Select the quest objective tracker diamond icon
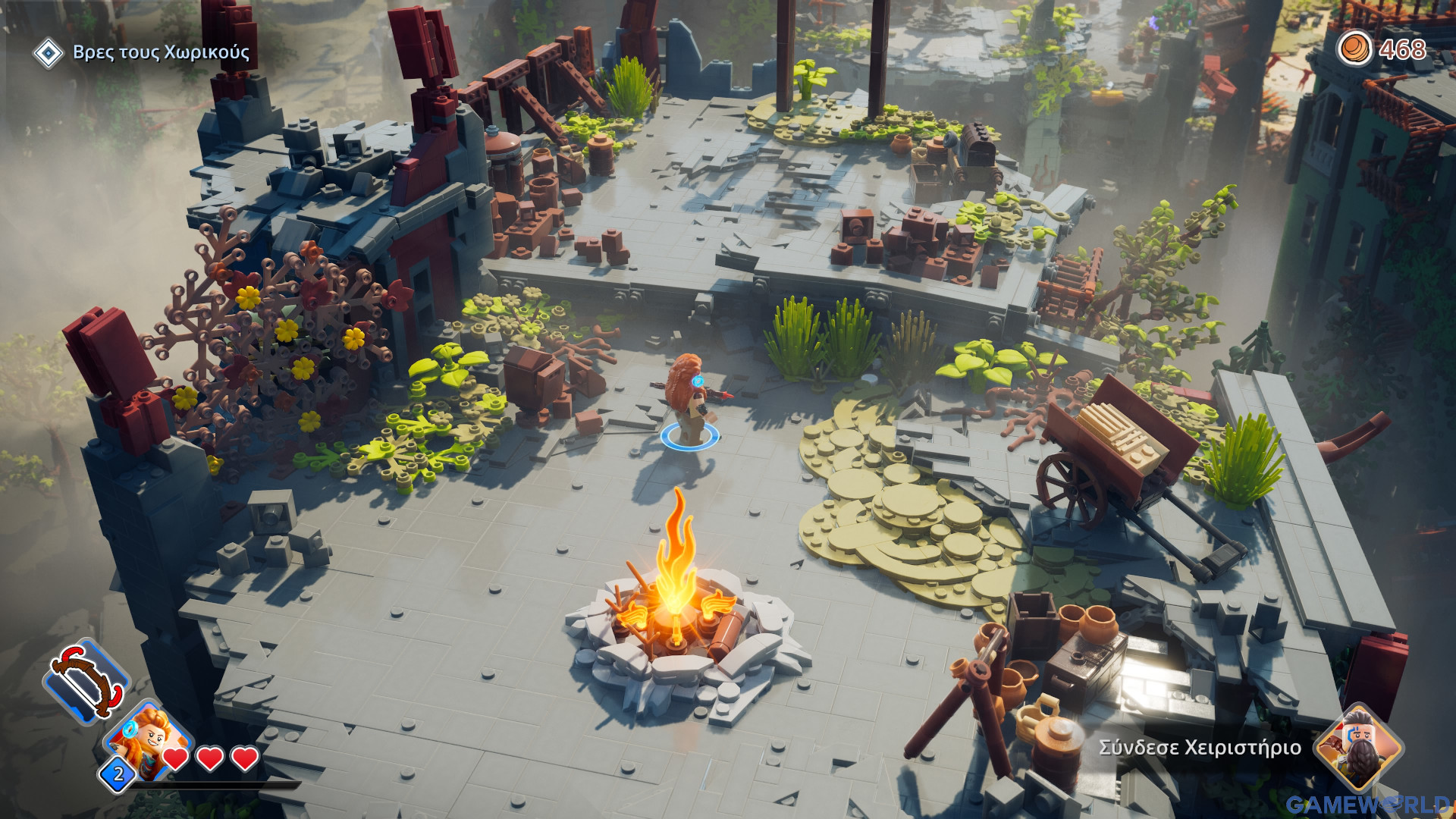Viewport: 1456px width, 819px height. tap(49, 53)
